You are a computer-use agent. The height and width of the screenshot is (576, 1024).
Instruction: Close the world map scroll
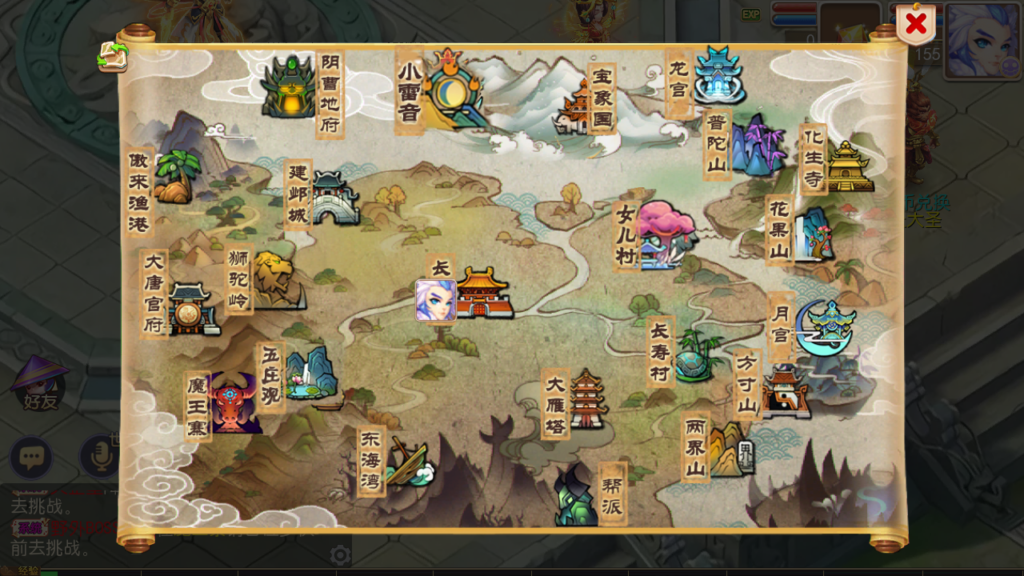(x=915, y=24)
